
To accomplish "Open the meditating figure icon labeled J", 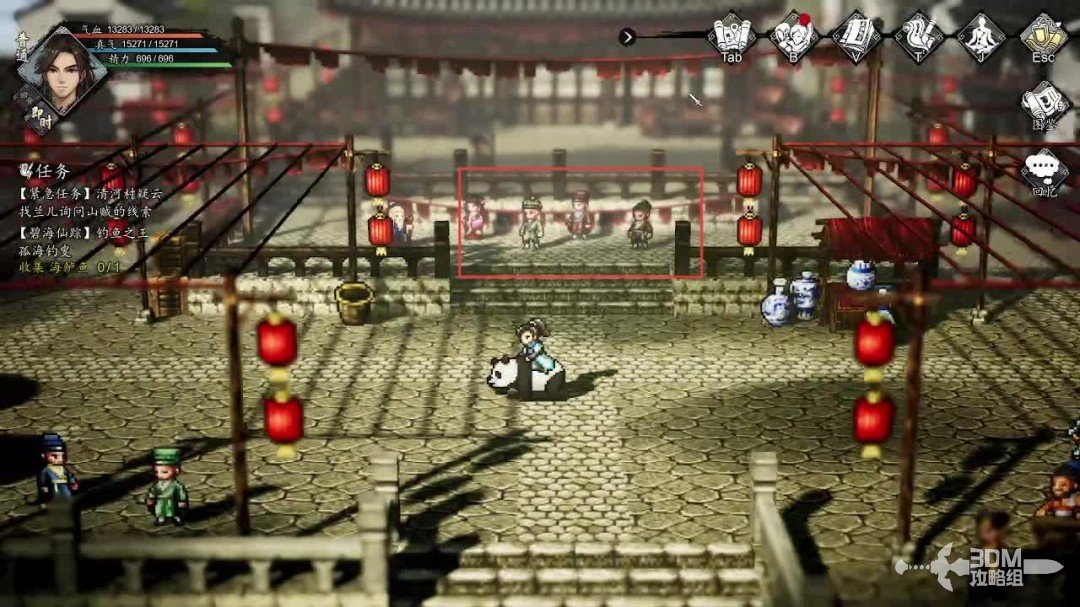I will pyautogui.click(x=980, y=36).
